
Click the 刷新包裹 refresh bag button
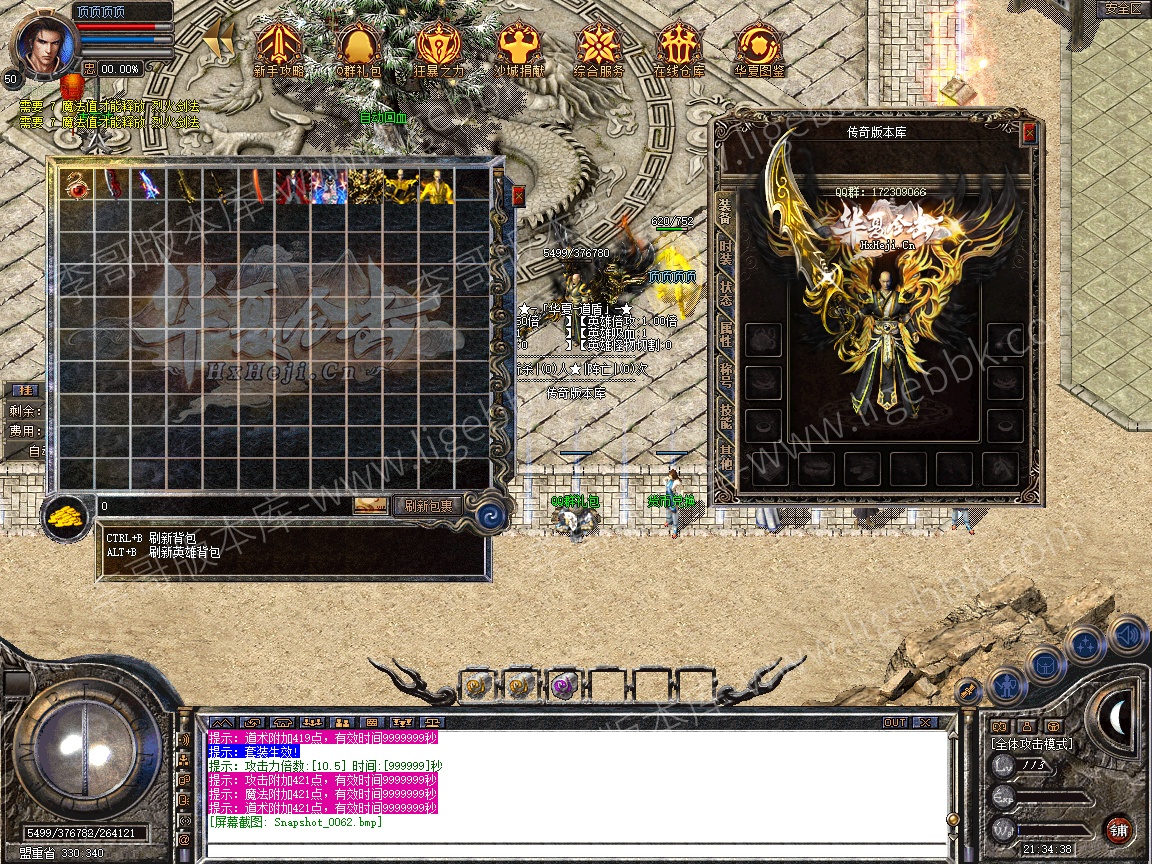(427, 506)
